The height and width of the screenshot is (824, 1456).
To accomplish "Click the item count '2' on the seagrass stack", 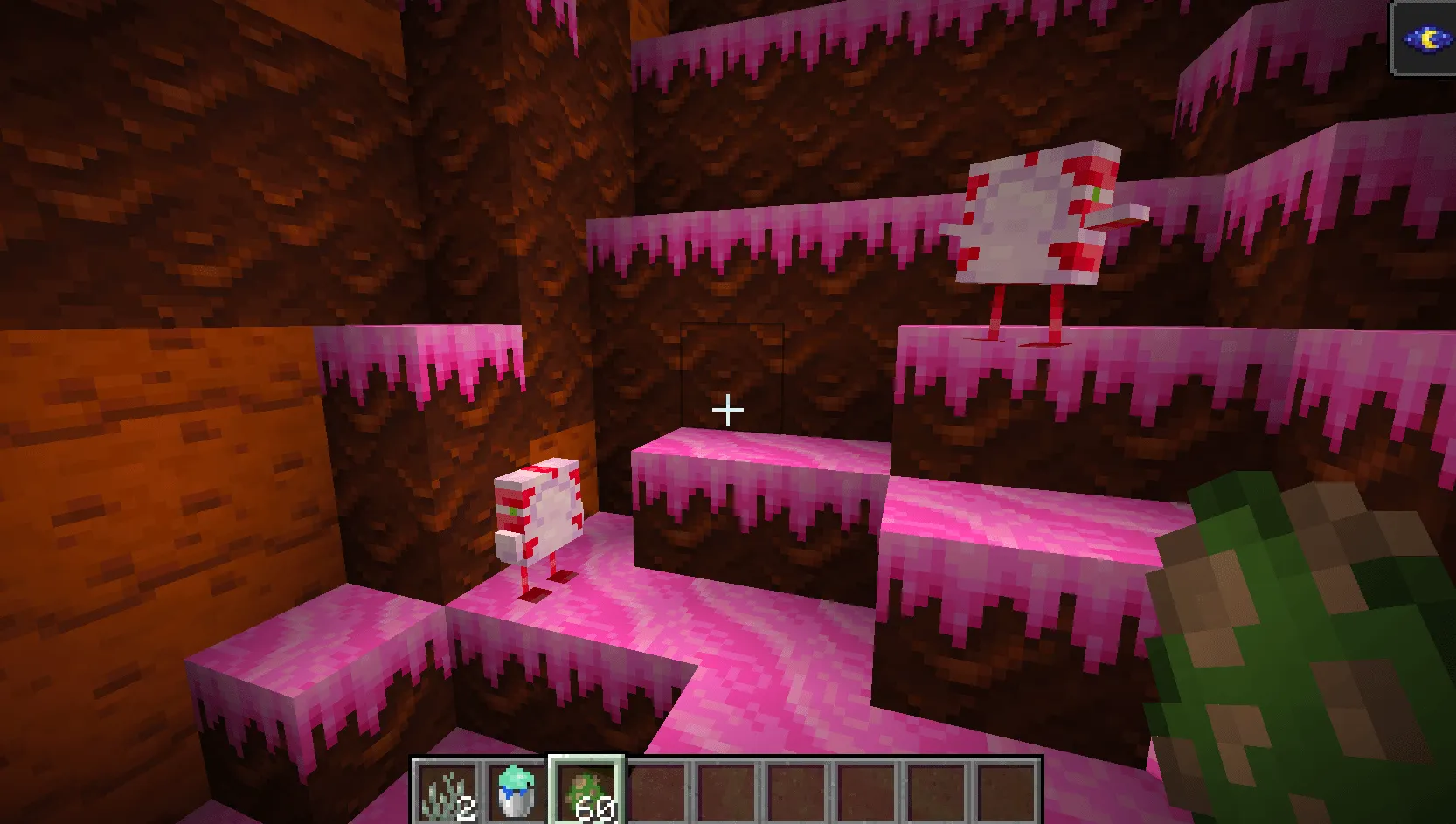I will (466, 808).
